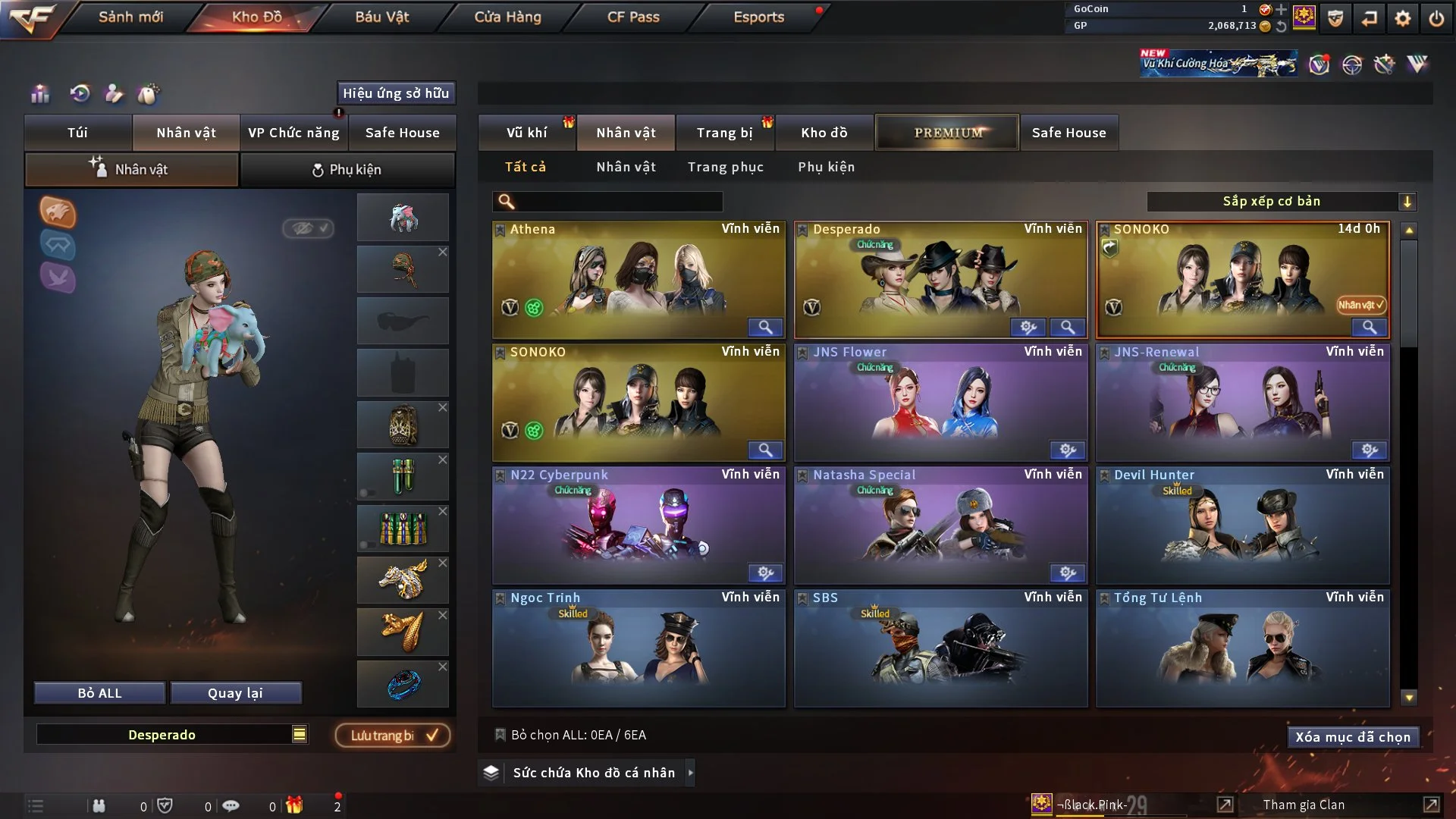
Task: Click the 'Lưu trang bị' save button
Action: click(391, 735)
